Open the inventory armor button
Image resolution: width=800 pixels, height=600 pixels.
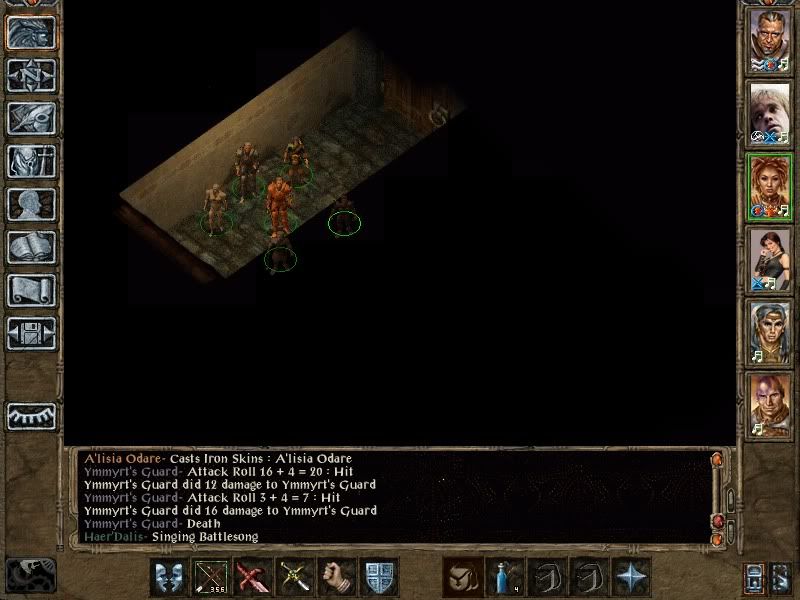coord(31,161)
